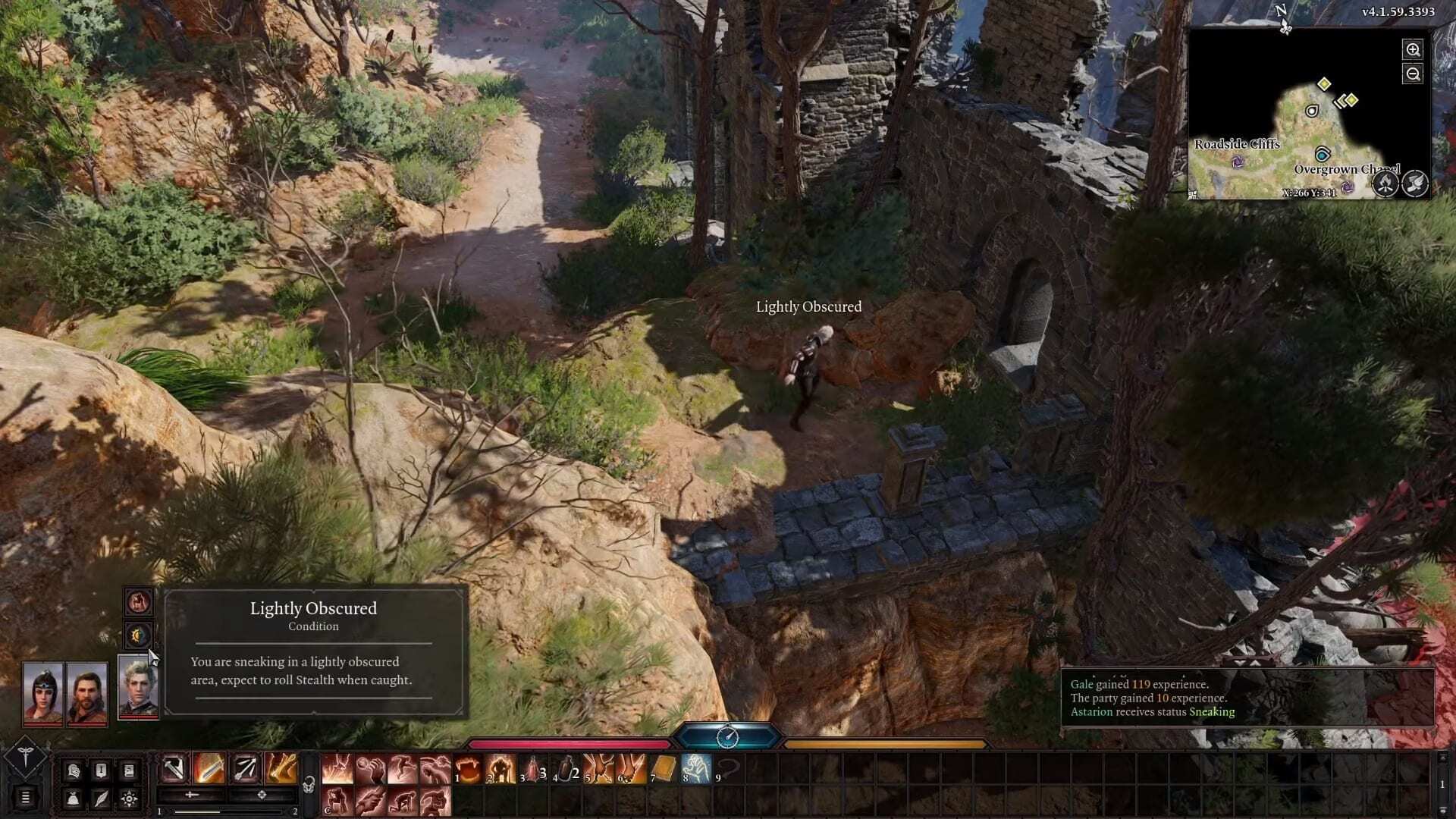Use the red potion in slot 3
Image resolution: width=1456 pixels, height=819 pixels.
tap(534, 769)
